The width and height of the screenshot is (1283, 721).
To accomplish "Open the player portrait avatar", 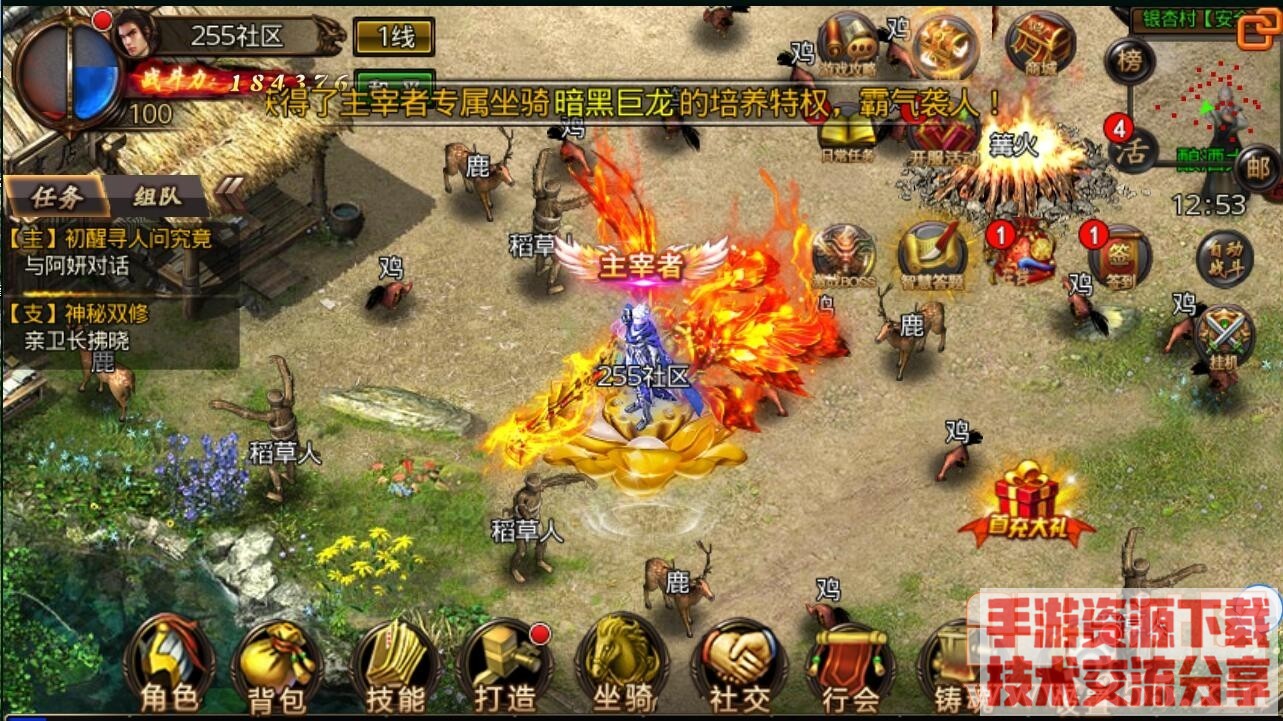I will click(x=136, y=37).
